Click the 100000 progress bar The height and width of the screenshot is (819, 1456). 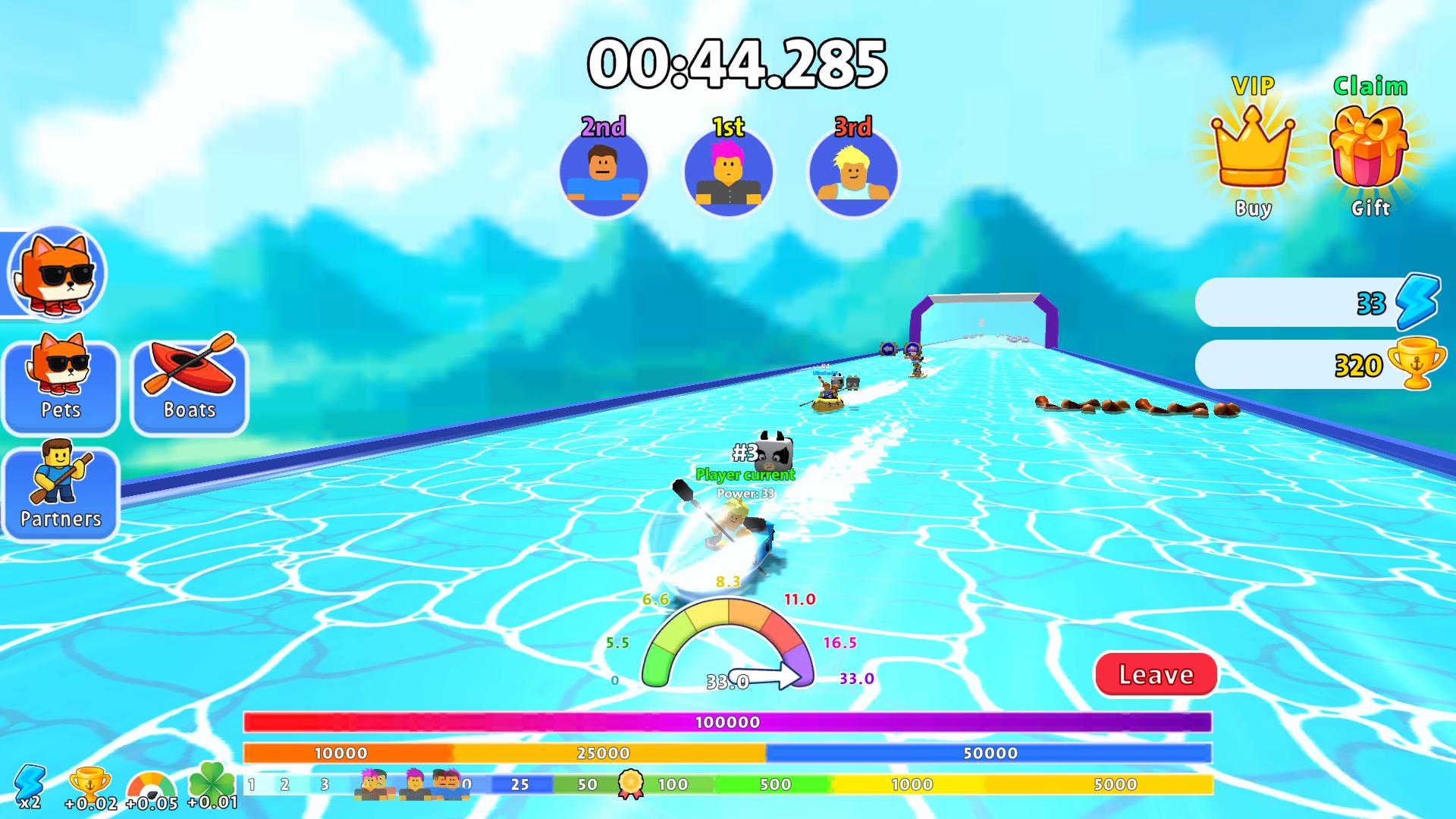[x=728, y=723]
